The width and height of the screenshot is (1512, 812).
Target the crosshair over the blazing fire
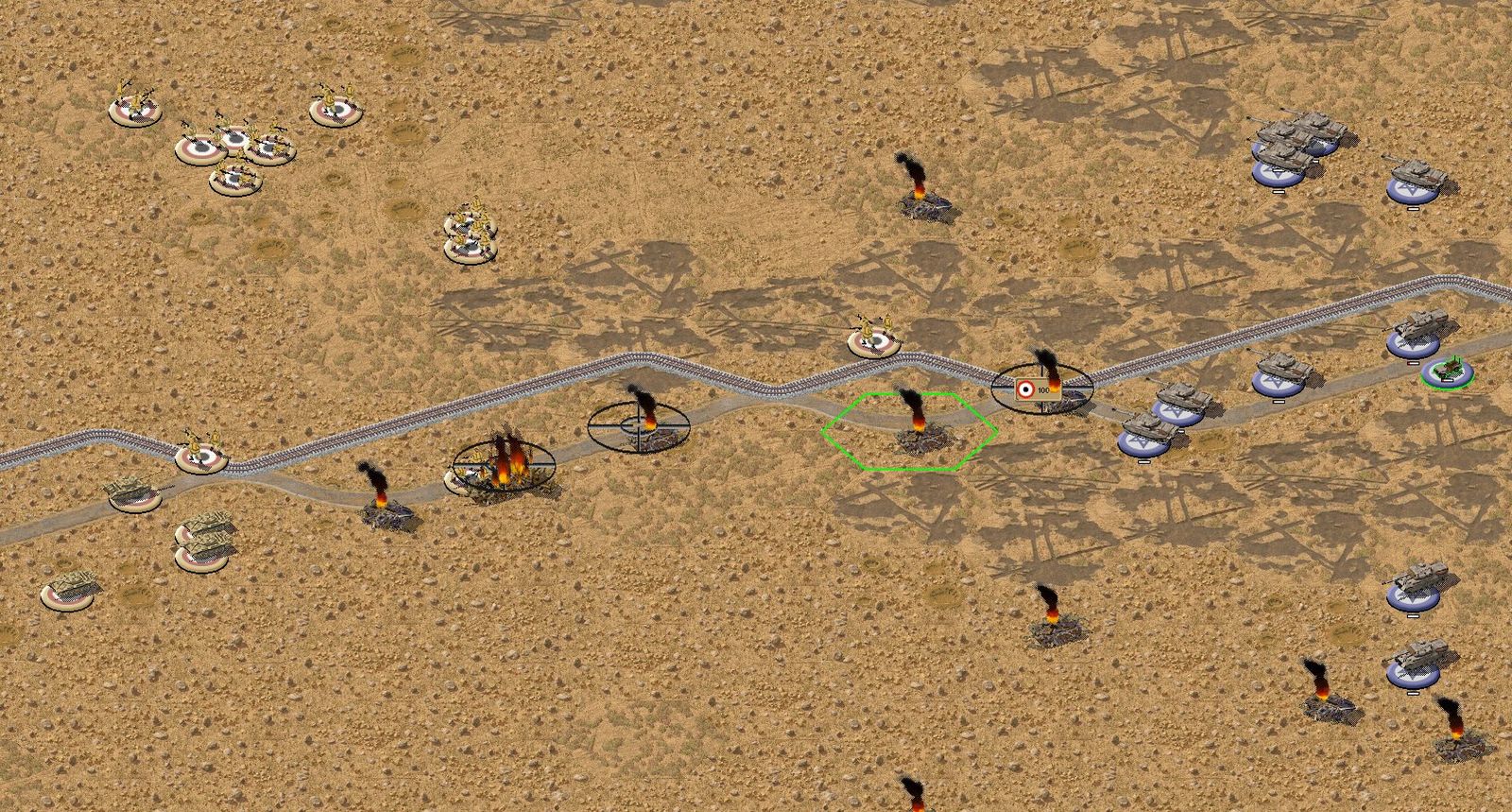pyautogui.click(x=503, y=462)
